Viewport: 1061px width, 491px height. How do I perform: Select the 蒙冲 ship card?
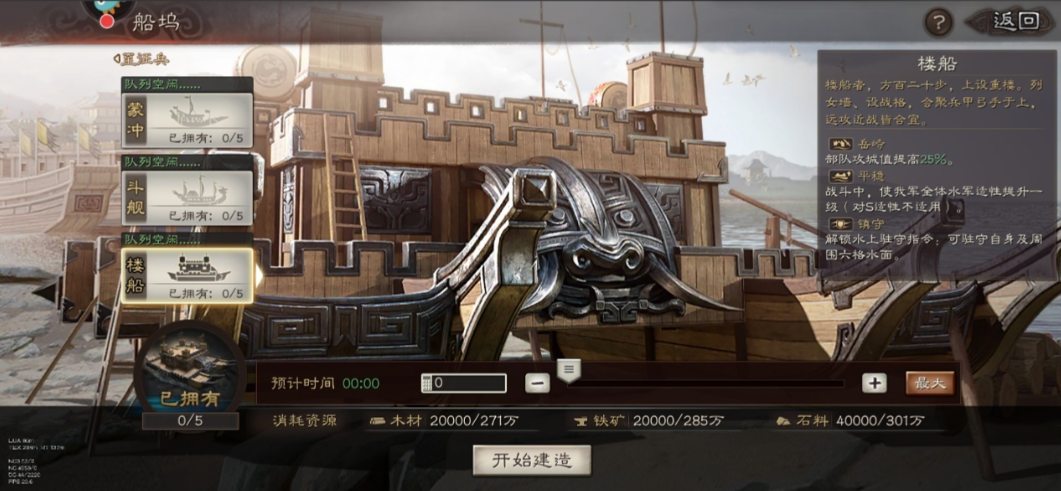(187, 120)
